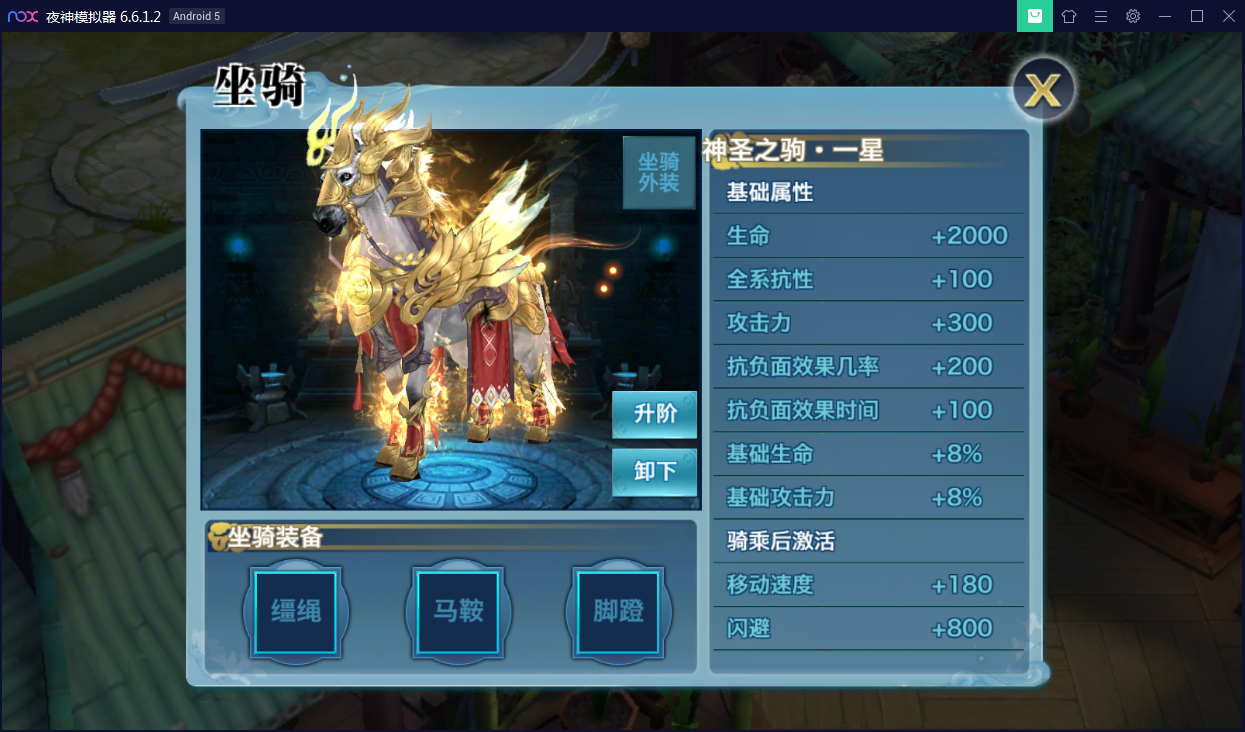Close the mount panel with the X button
Screen dimensions: 1245x732
[x=1043, y=91]
